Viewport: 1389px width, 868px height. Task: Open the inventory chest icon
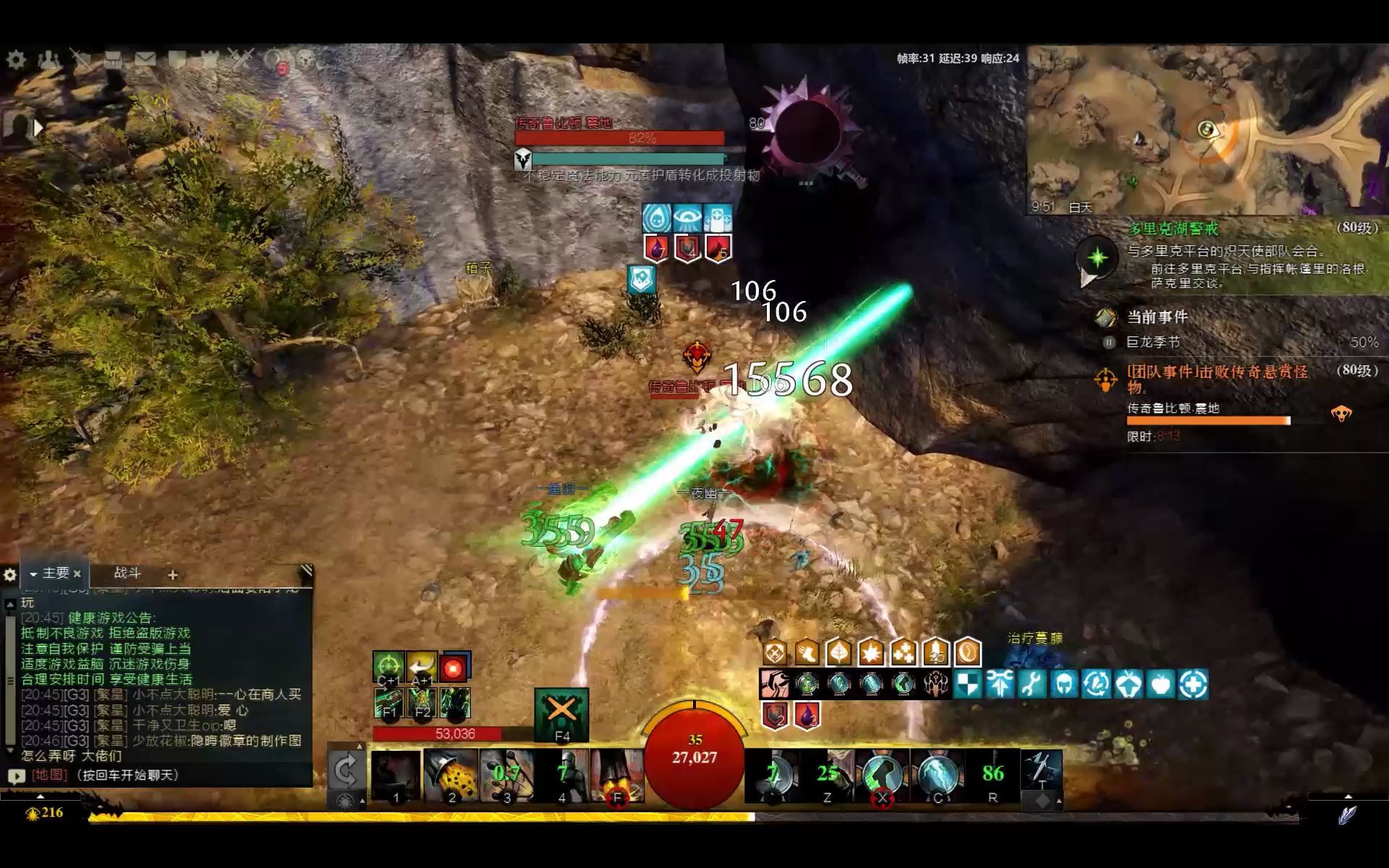pyautogui.click(x=112, y=59)
